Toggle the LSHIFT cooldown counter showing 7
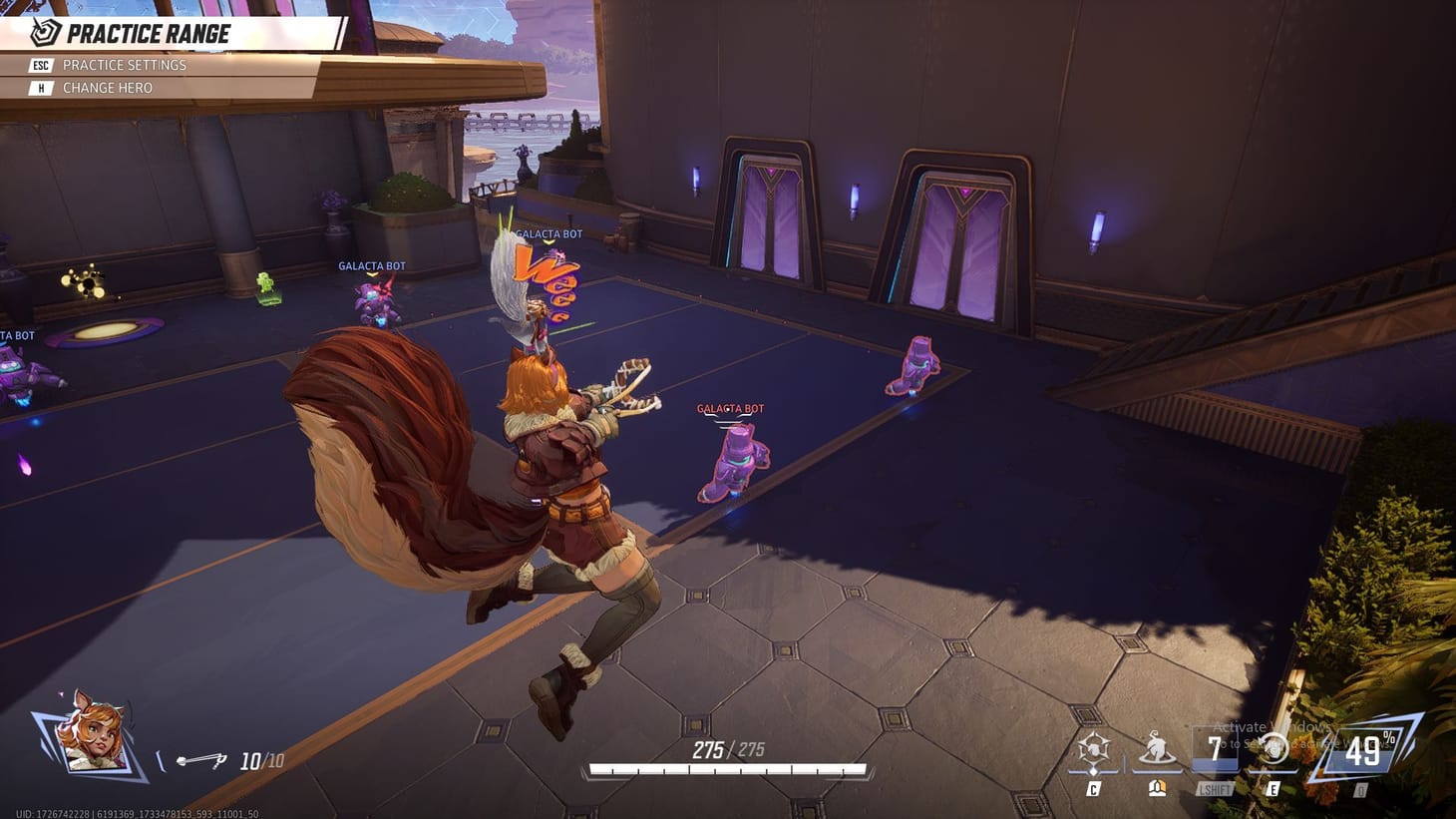 [x=1215, y=749]
